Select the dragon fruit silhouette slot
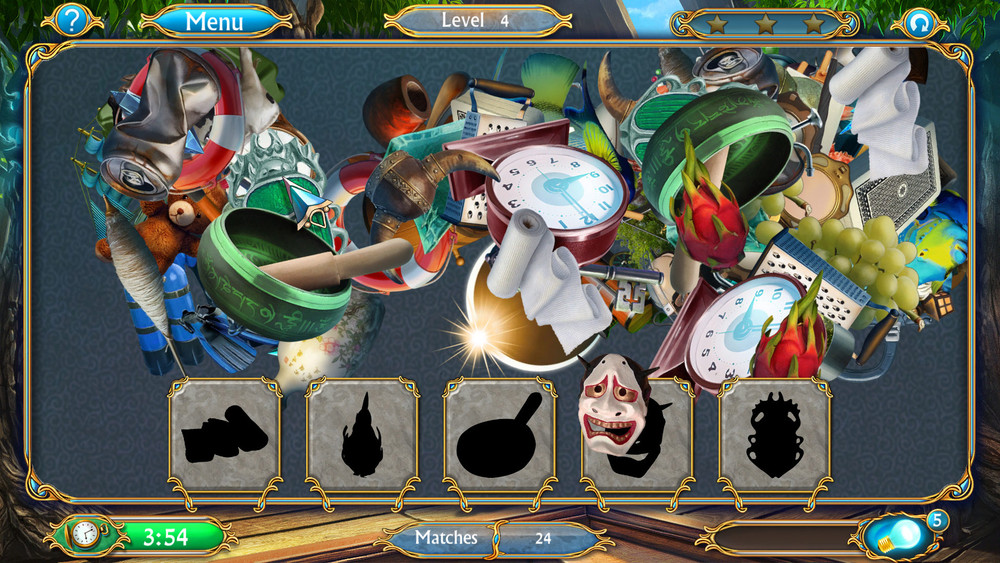 tap(362, 435)
